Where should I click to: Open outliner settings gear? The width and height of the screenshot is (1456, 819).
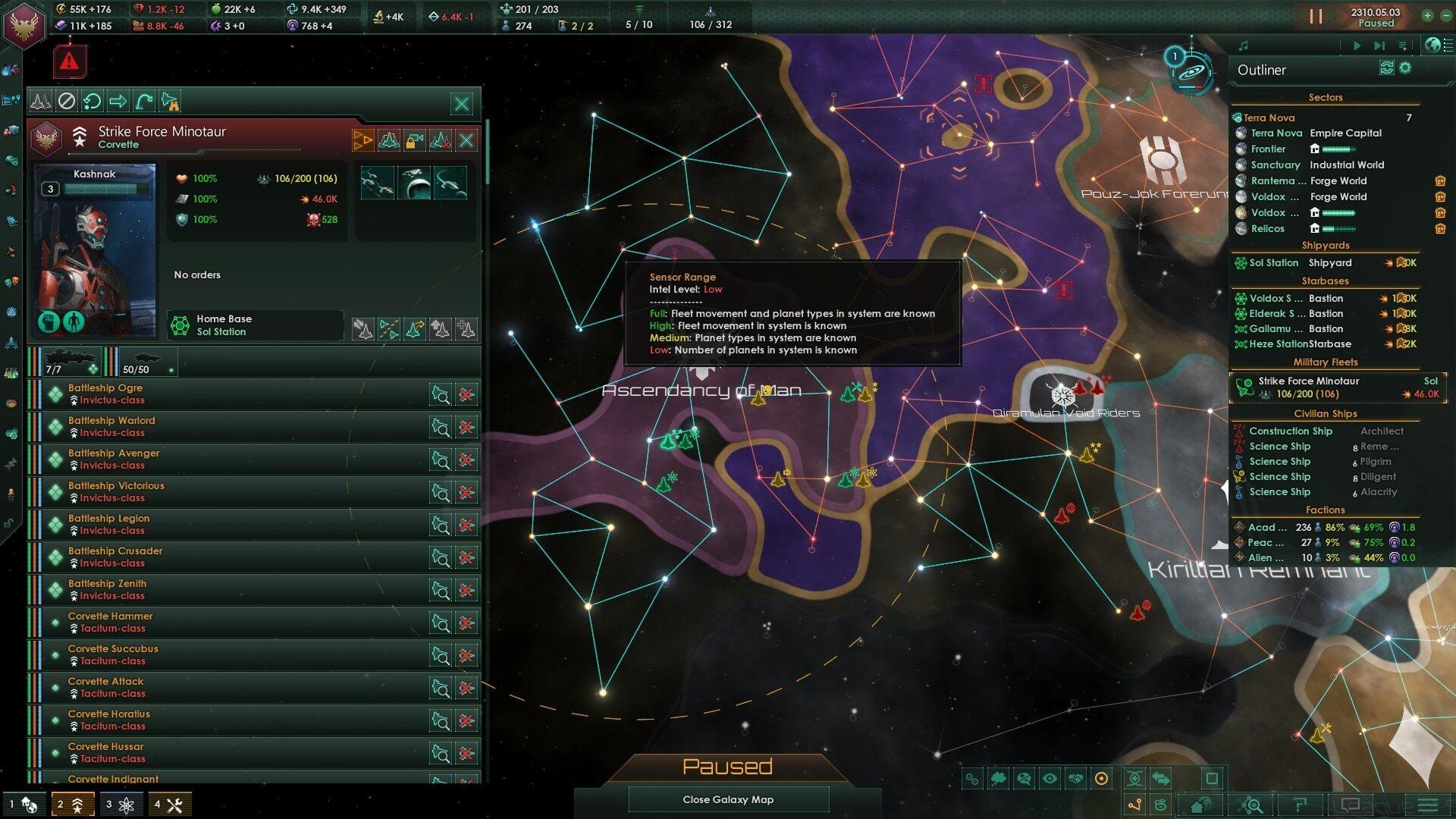click(1405, 68)
